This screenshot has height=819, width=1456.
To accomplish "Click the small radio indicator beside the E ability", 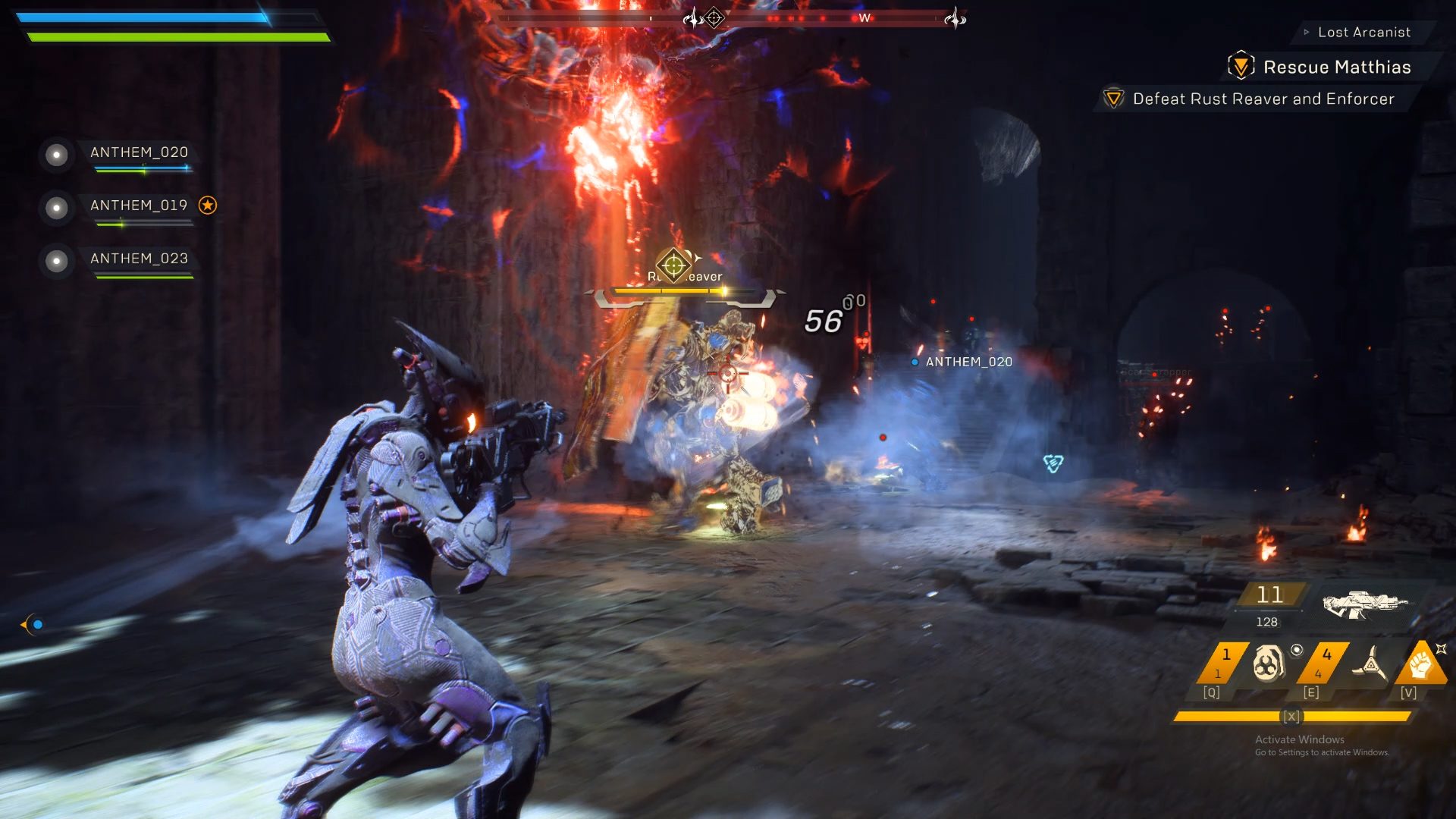I will 1297,650.
